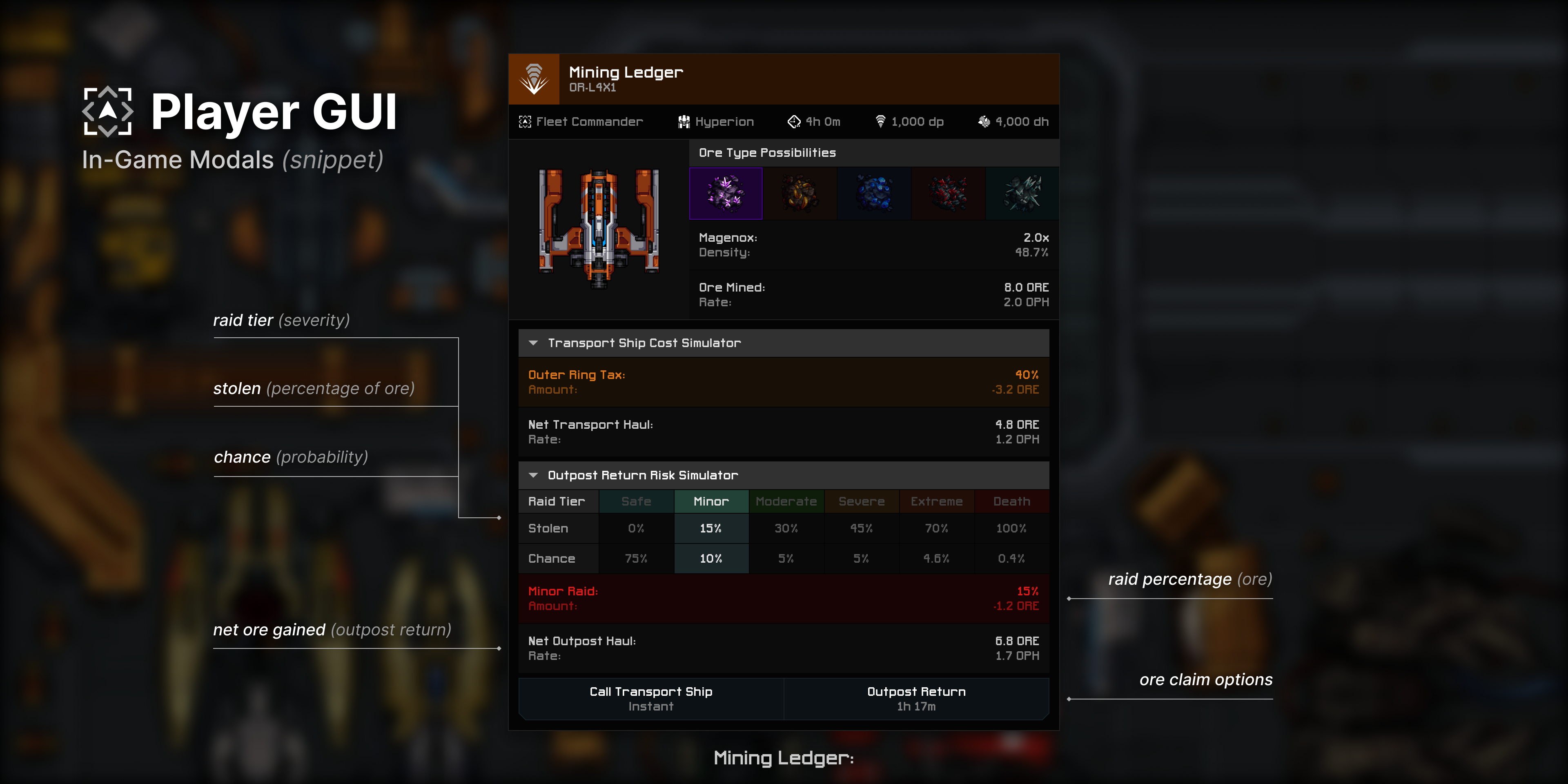Click the Hyperion ship icon
The image size is (1568, 784).
(x=683, y=121)
